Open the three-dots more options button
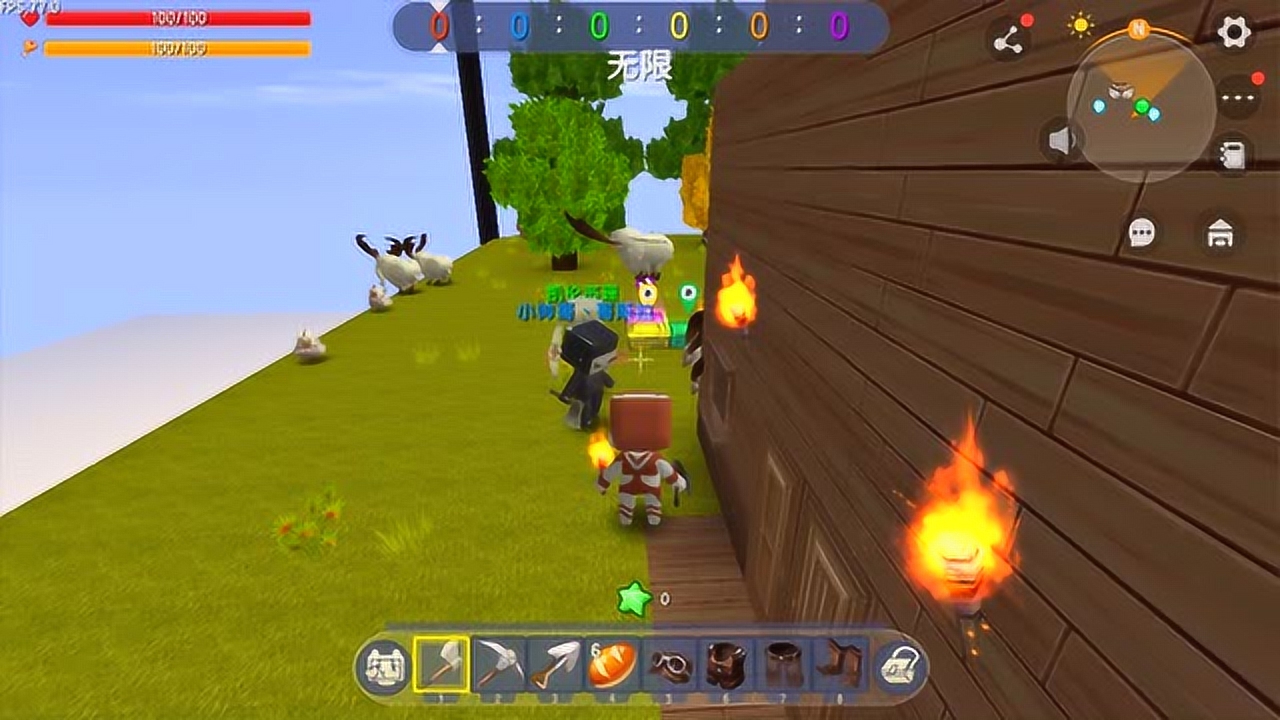Image resolution: width=1280 pixels, height=720 pixels. pyautogui.click(x=1238, y=99)
